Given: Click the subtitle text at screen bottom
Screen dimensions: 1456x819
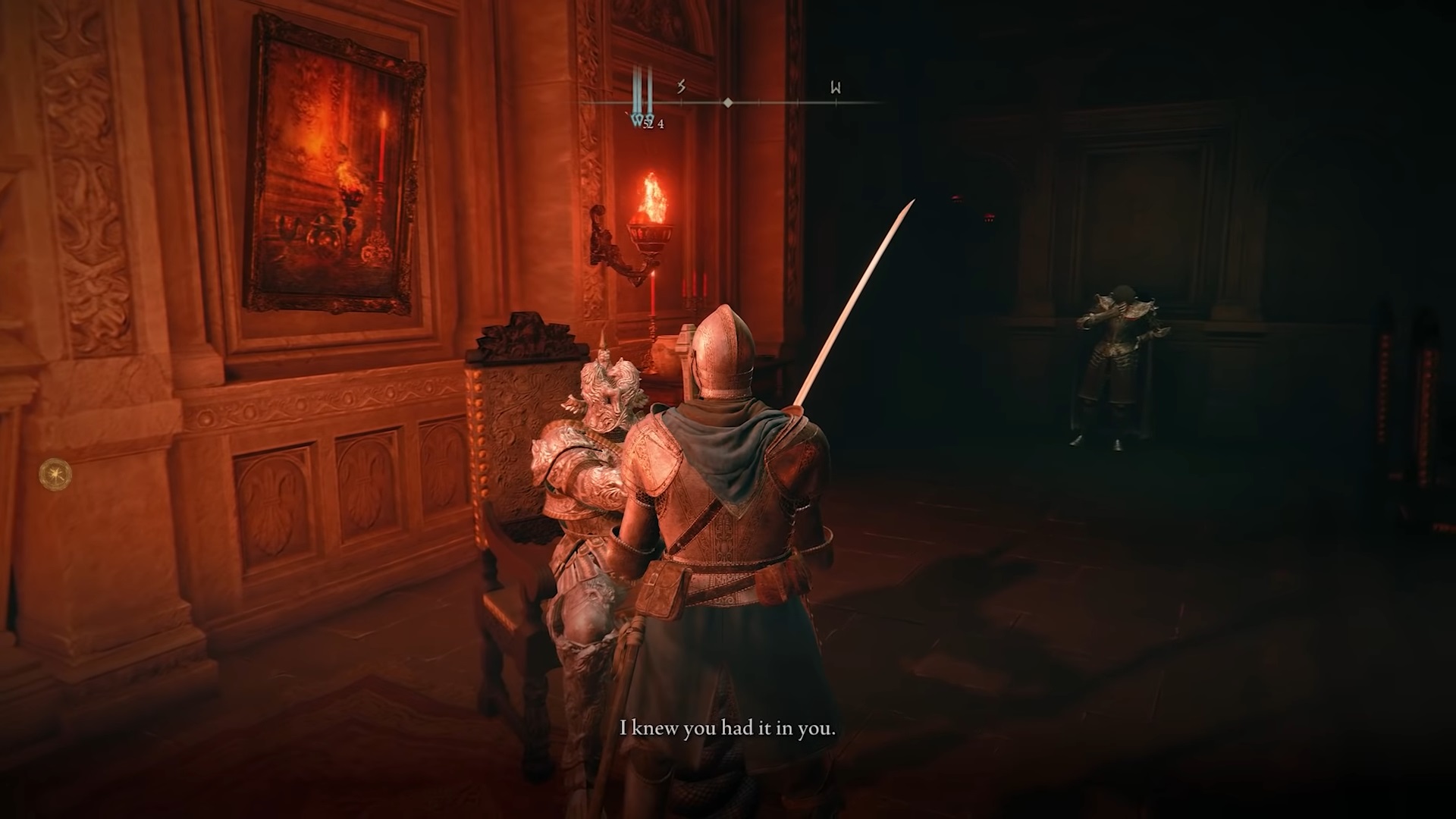Looking at the screenshot, I should (x=728, y=729).
